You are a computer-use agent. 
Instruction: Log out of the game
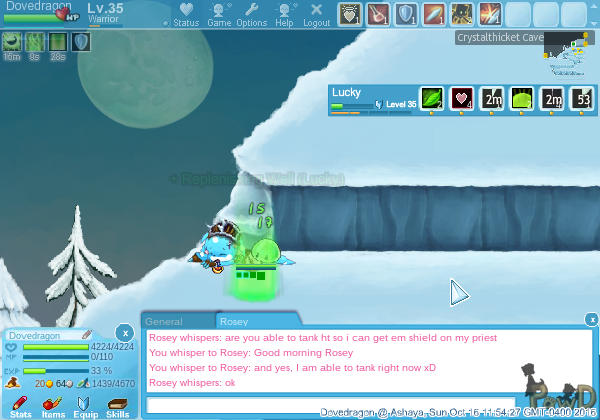(x=316, y=14)
